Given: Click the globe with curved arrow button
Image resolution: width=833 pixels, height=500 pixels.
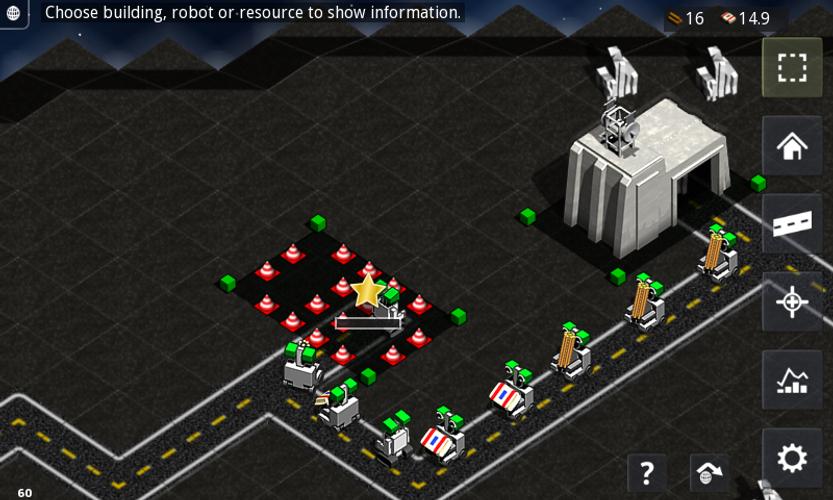Looking at the screenshot, I should click(708, 472).
